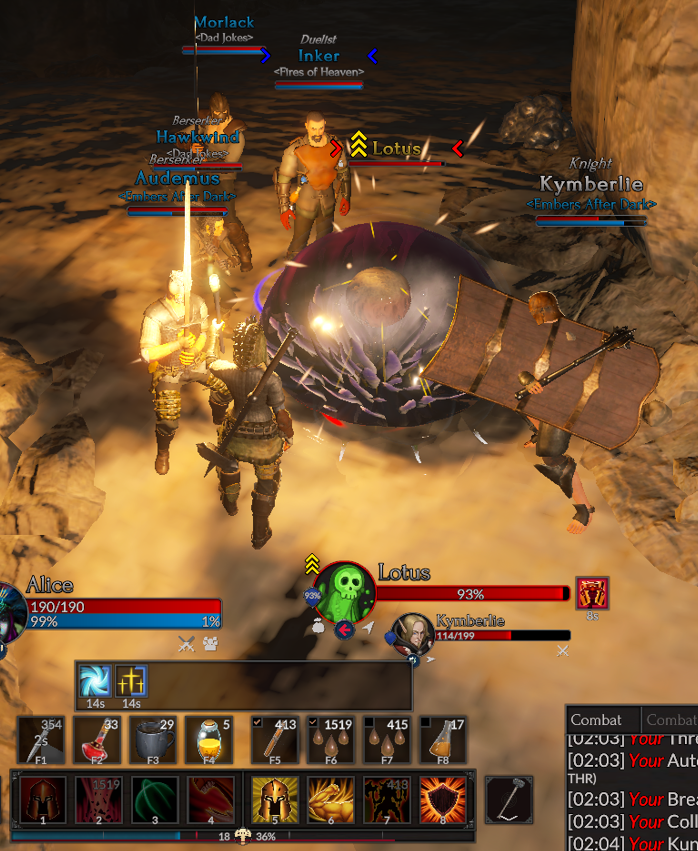The height and width of the screenshot is (851, 698).
Task: Toggle the checkbox on the F6 slot
Action: (x=312, y=723)
